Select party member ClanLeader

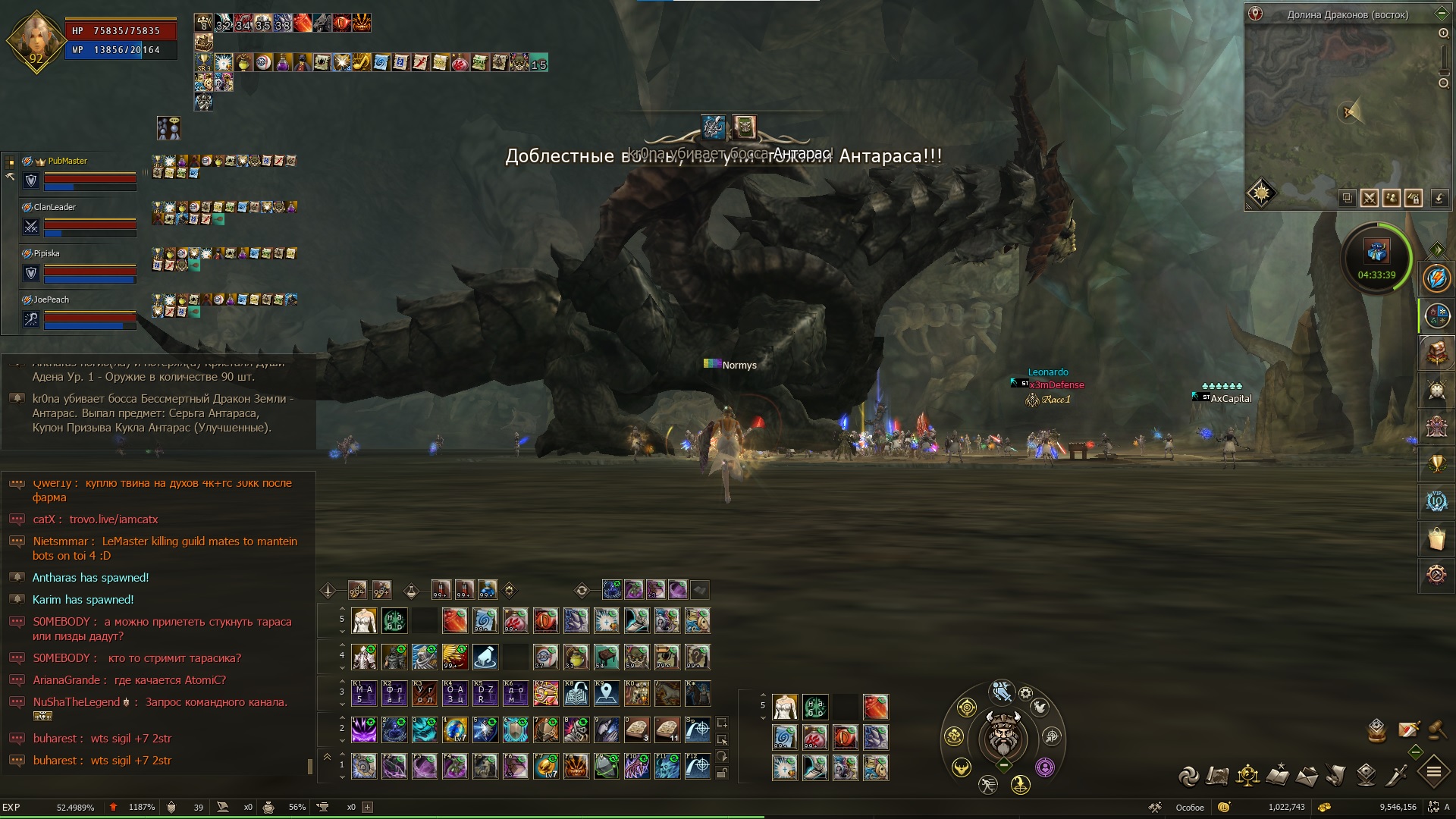point(55,207)
